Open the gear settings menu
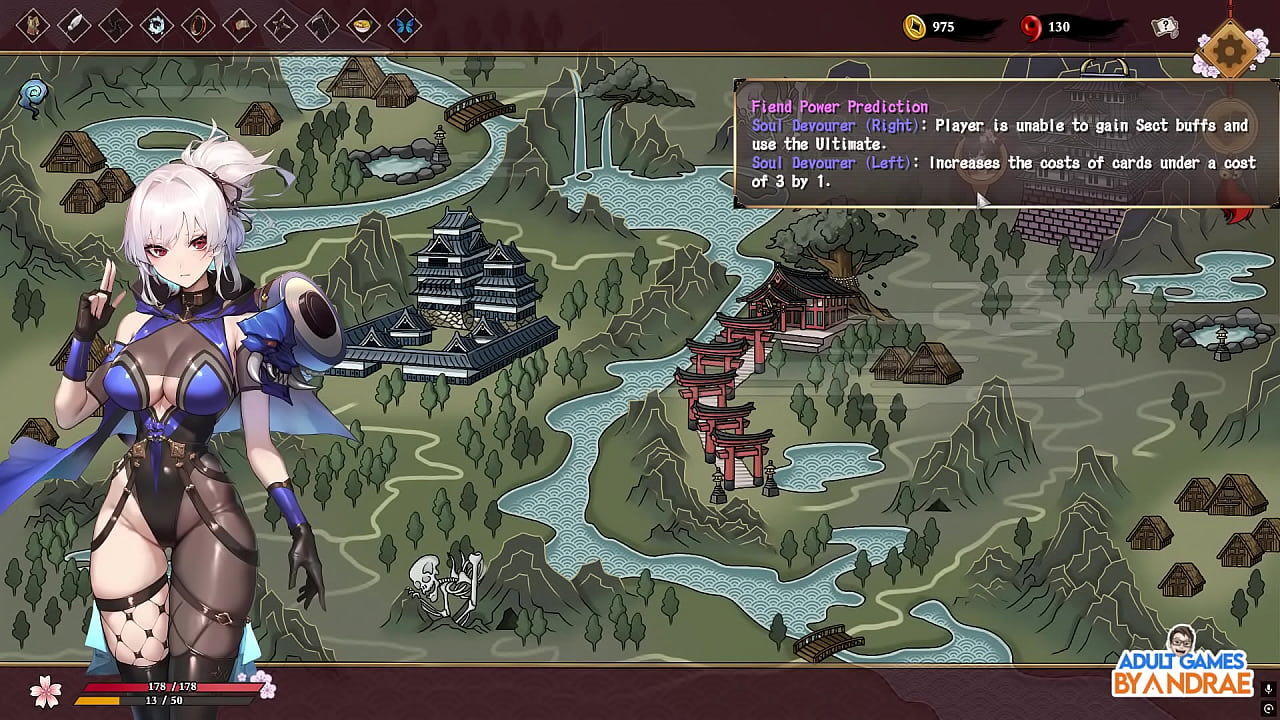This screenshot has width=1280, height=720. click(1229, 47)
